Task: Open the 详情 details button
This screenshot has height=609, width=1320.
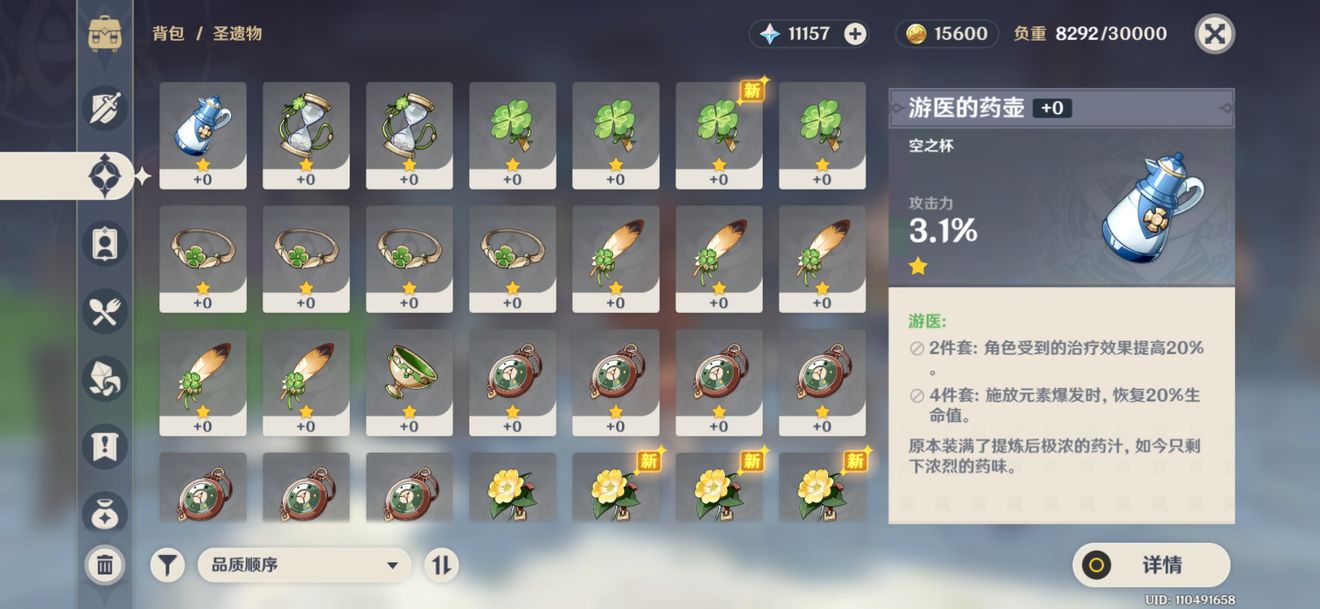Action: pyautogui.click(x=1151, y=565)
